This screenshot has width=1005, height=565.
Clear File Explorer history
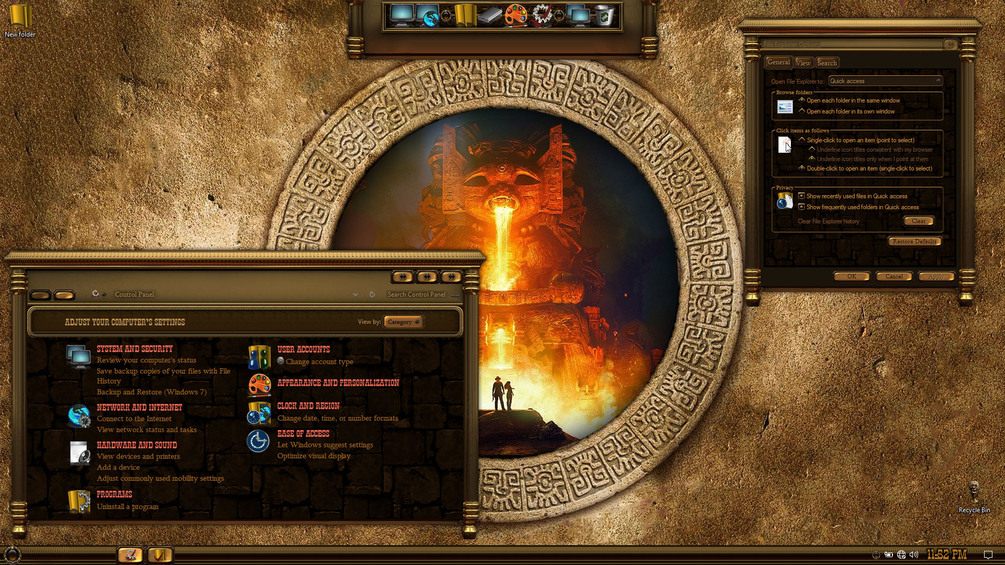click(917, 221)
